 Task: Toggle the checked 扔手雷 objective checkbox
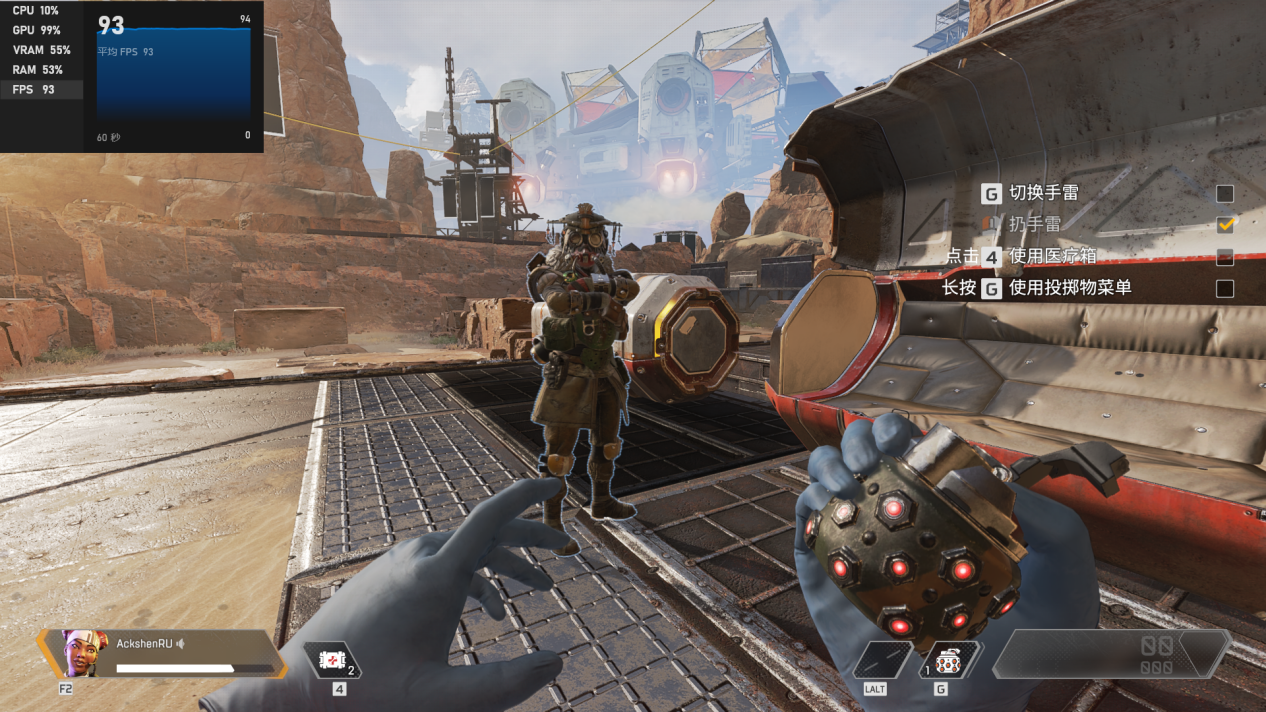click(1224, 225)
